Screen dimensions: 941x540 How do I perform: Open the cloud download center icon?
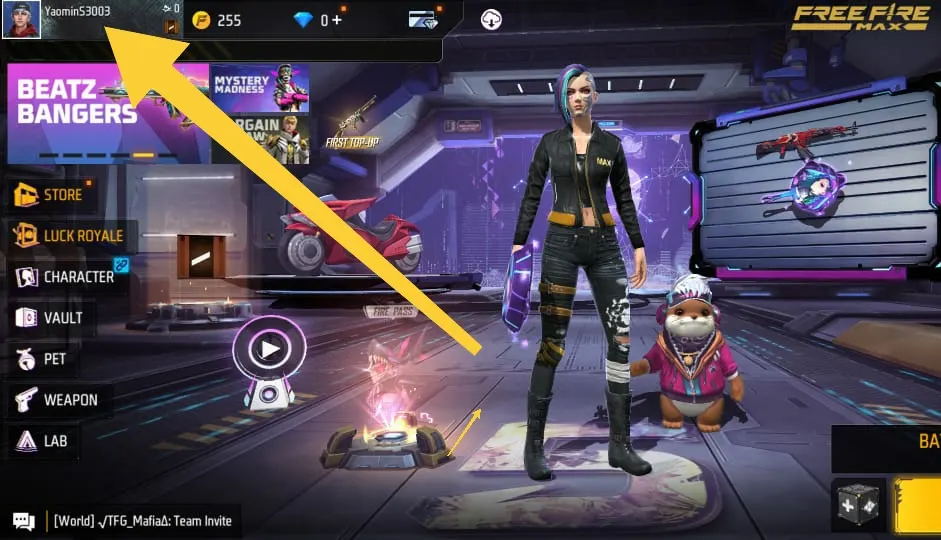pyautogui.click(x=491, y=19)
